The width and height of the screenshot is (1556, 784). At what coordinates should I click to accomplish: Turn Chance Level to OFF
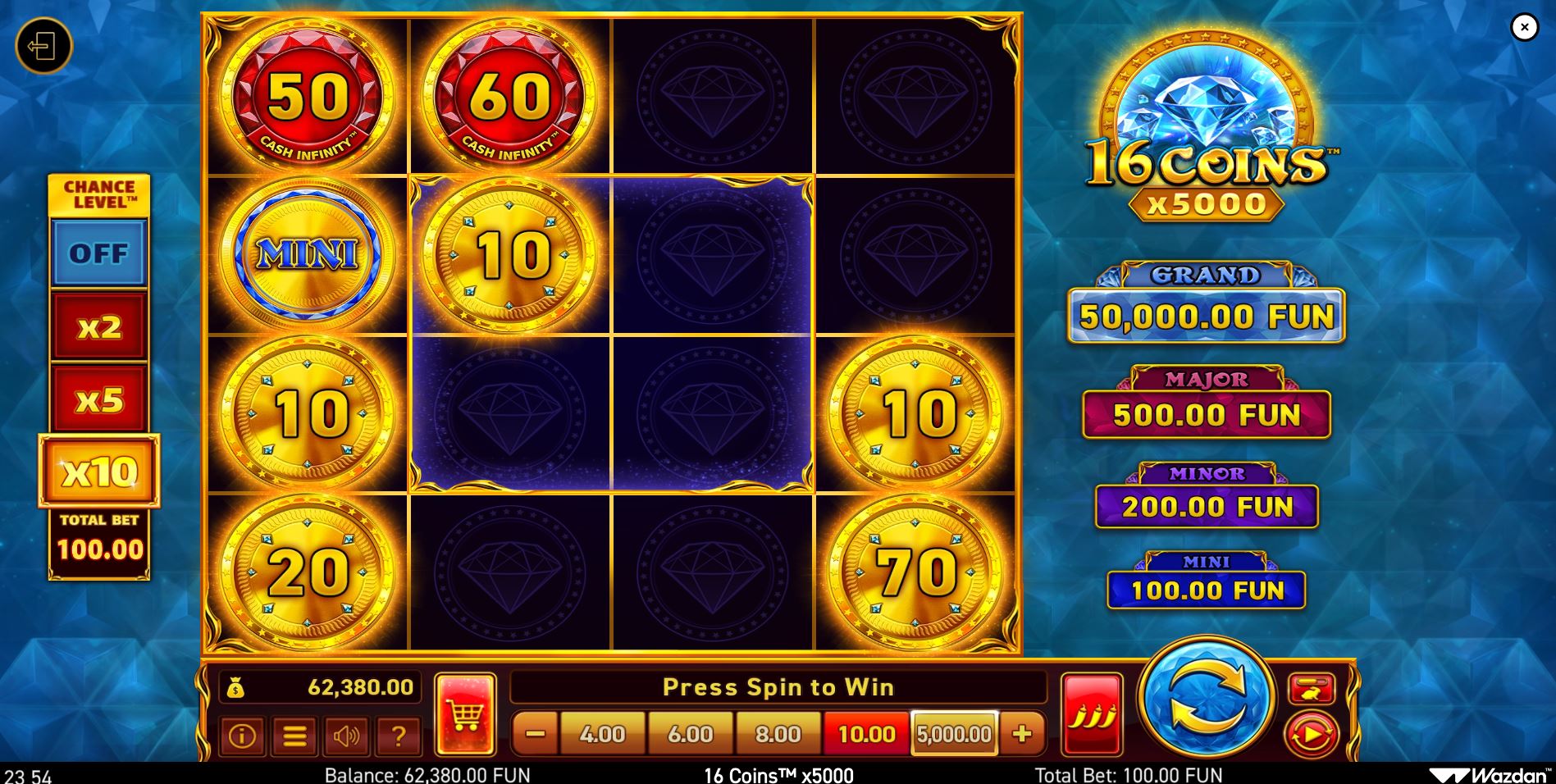click(98, 253)
